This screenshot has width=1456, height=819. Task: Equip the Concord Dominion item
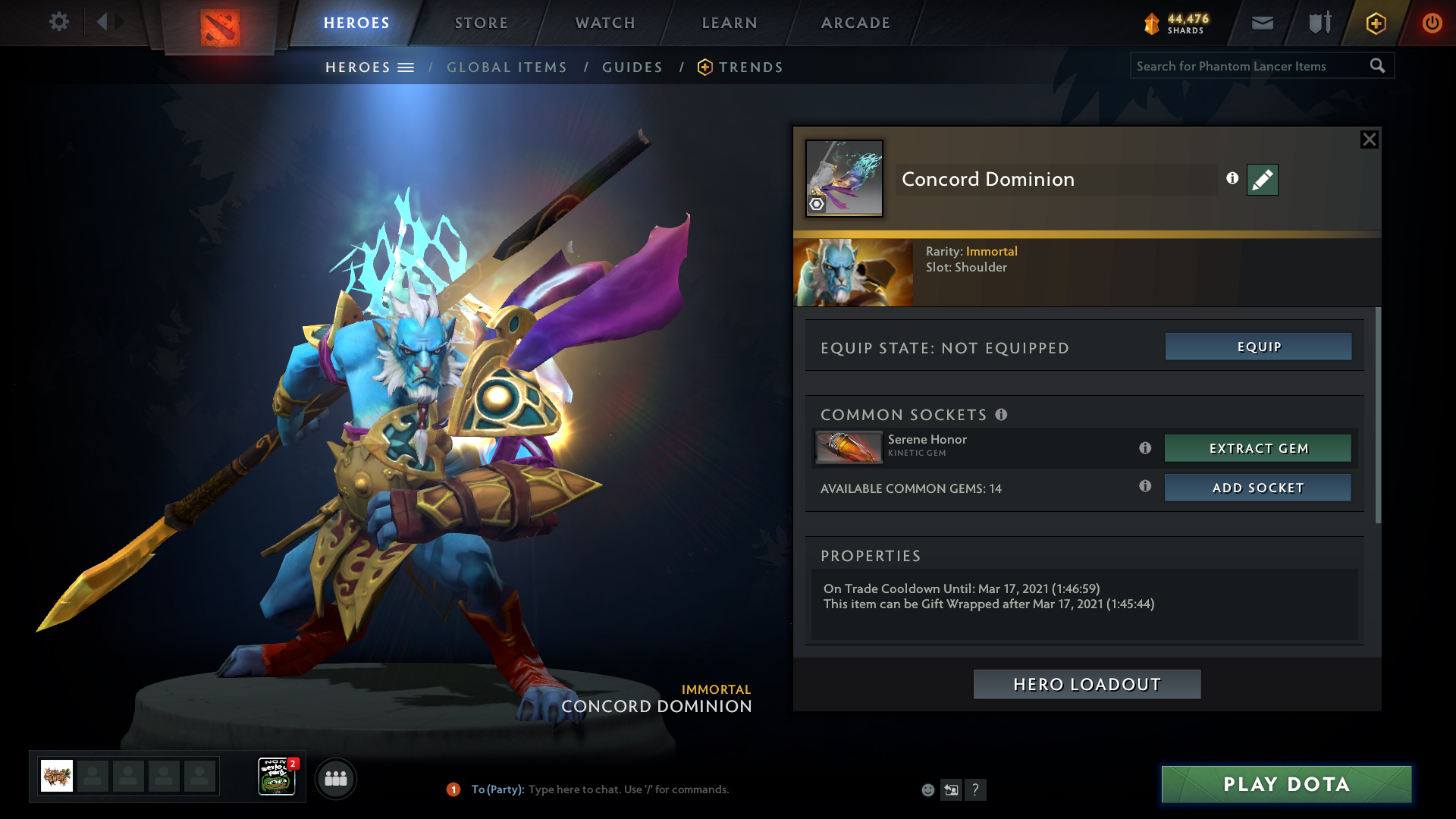(1258, 347)
